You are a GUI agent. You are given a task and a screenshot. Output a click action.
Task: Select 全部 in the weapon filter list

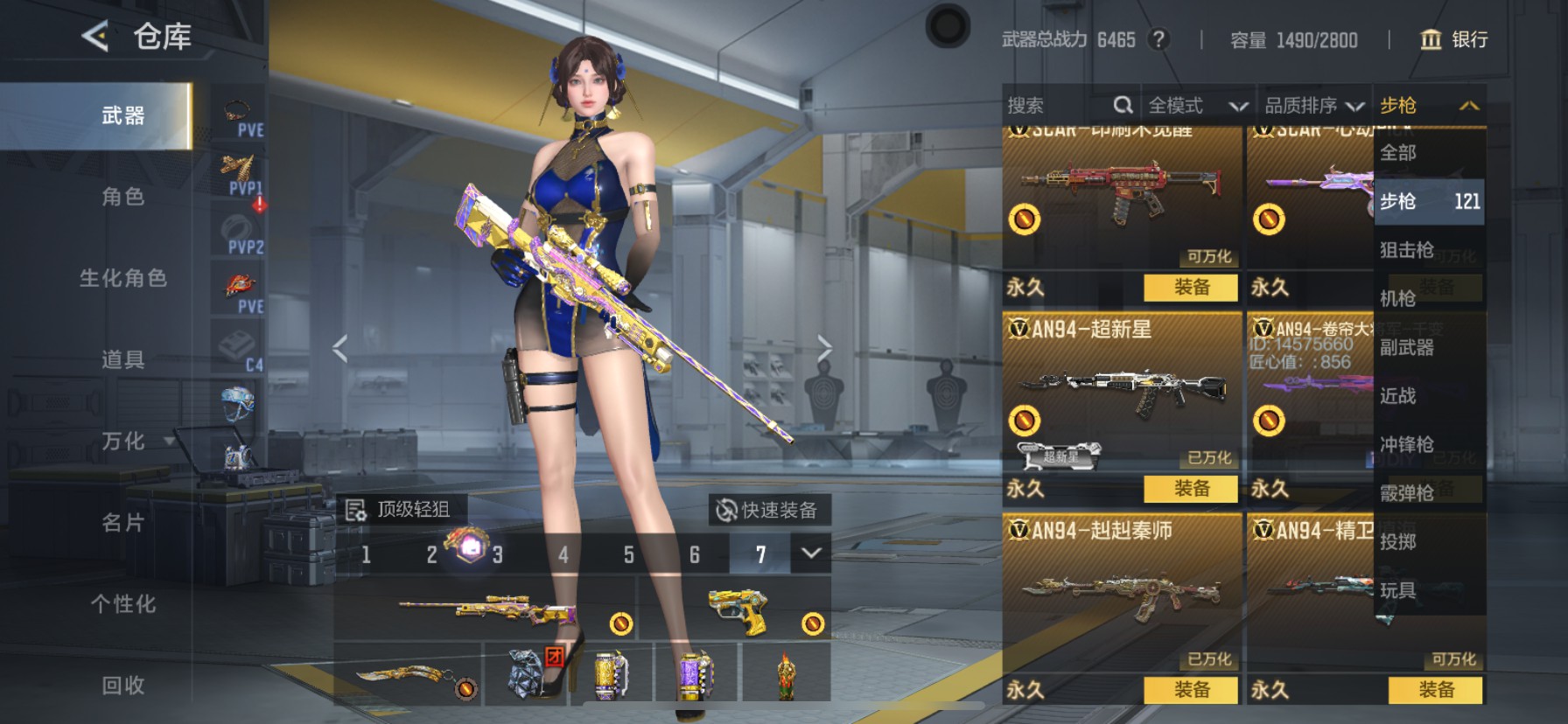[x=1398, y=153]
